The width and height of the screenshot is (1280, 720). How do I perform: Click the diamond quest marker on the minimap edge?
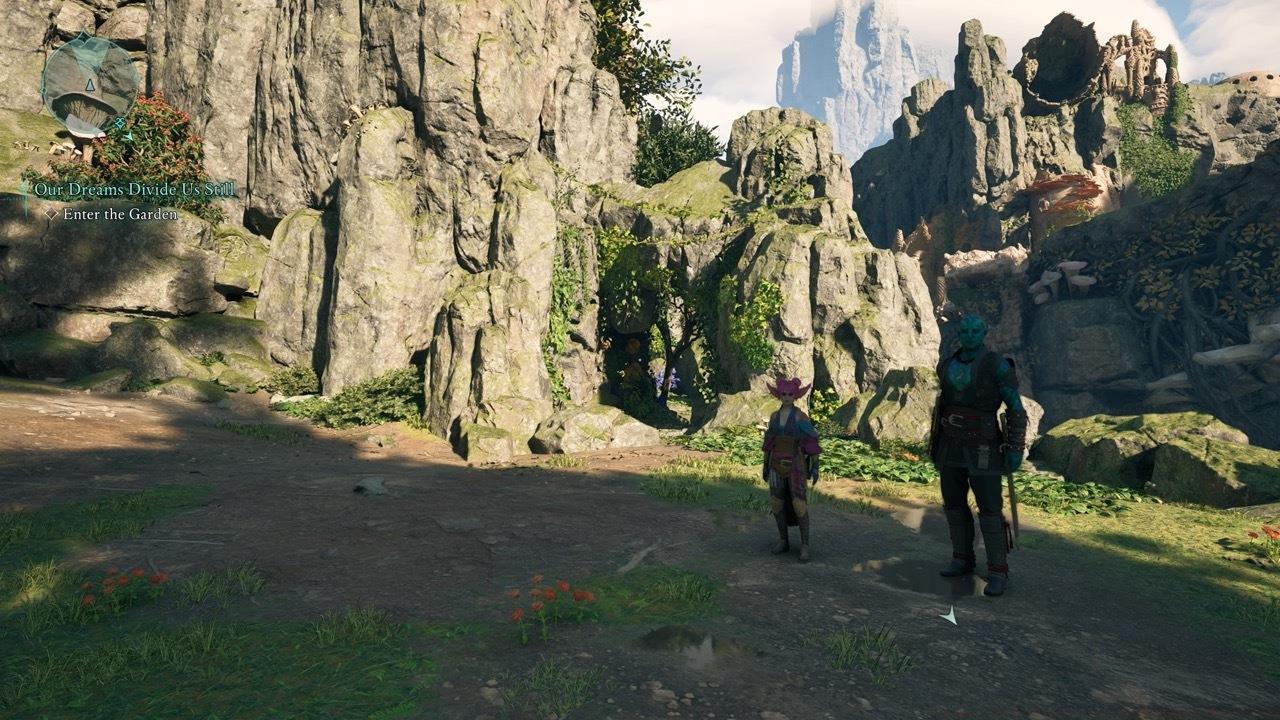click(119, 122)
